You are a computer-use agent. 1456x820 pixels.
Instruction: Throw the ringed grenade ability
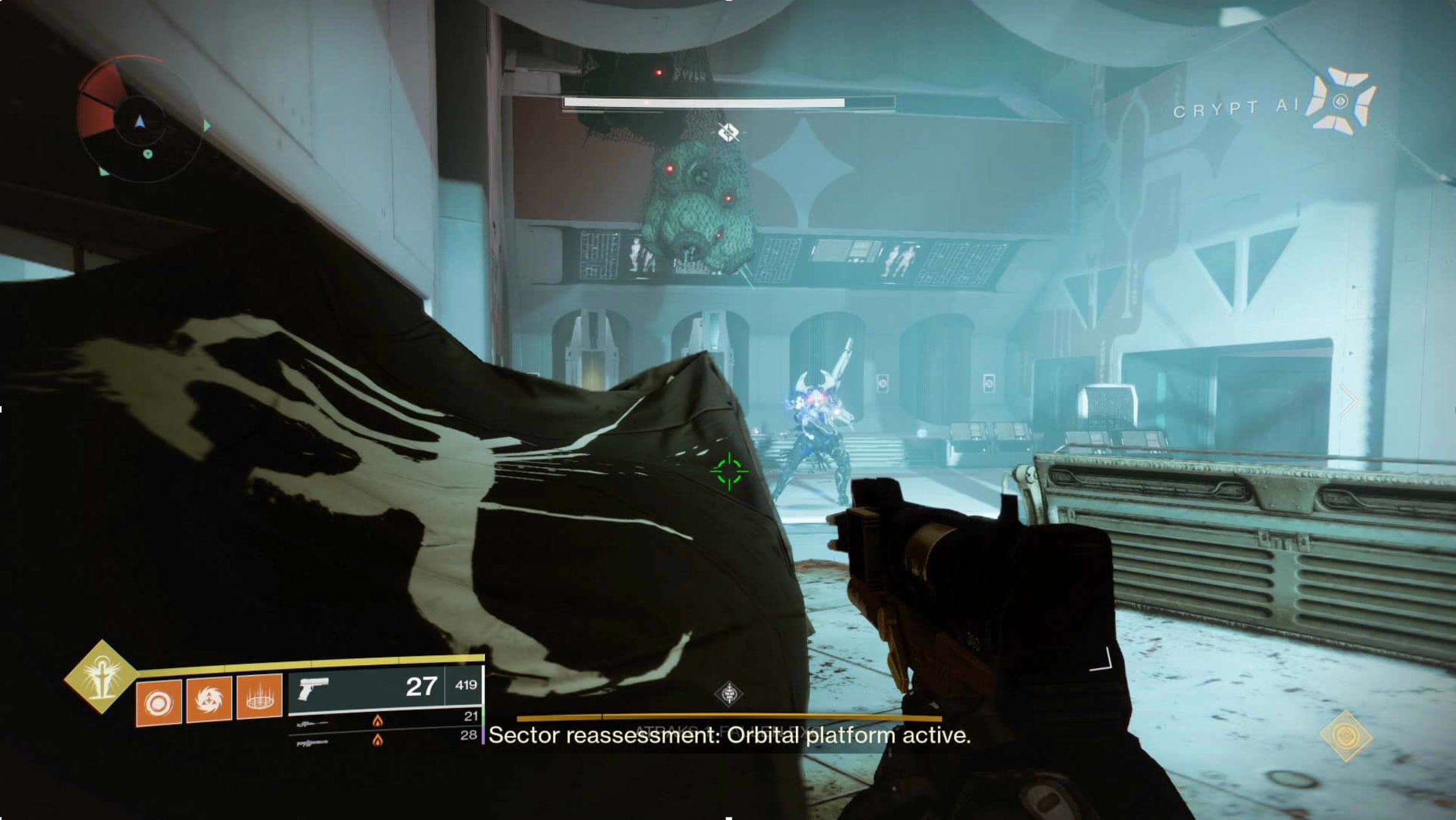pos(159,702)
